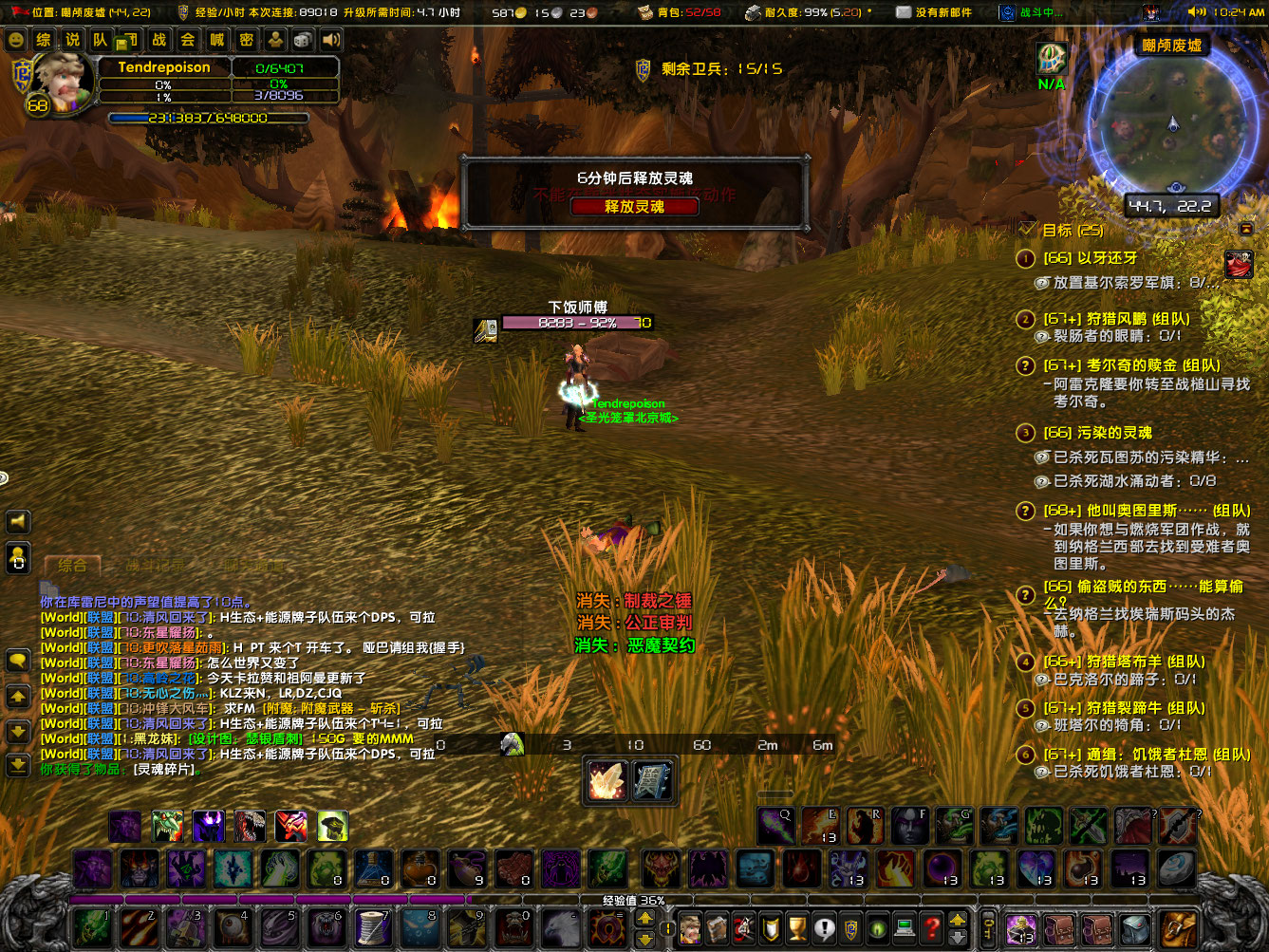1269x952 pixels.
Task: Switch to the 综合 chat tab
Action: [x=71, y=564]
